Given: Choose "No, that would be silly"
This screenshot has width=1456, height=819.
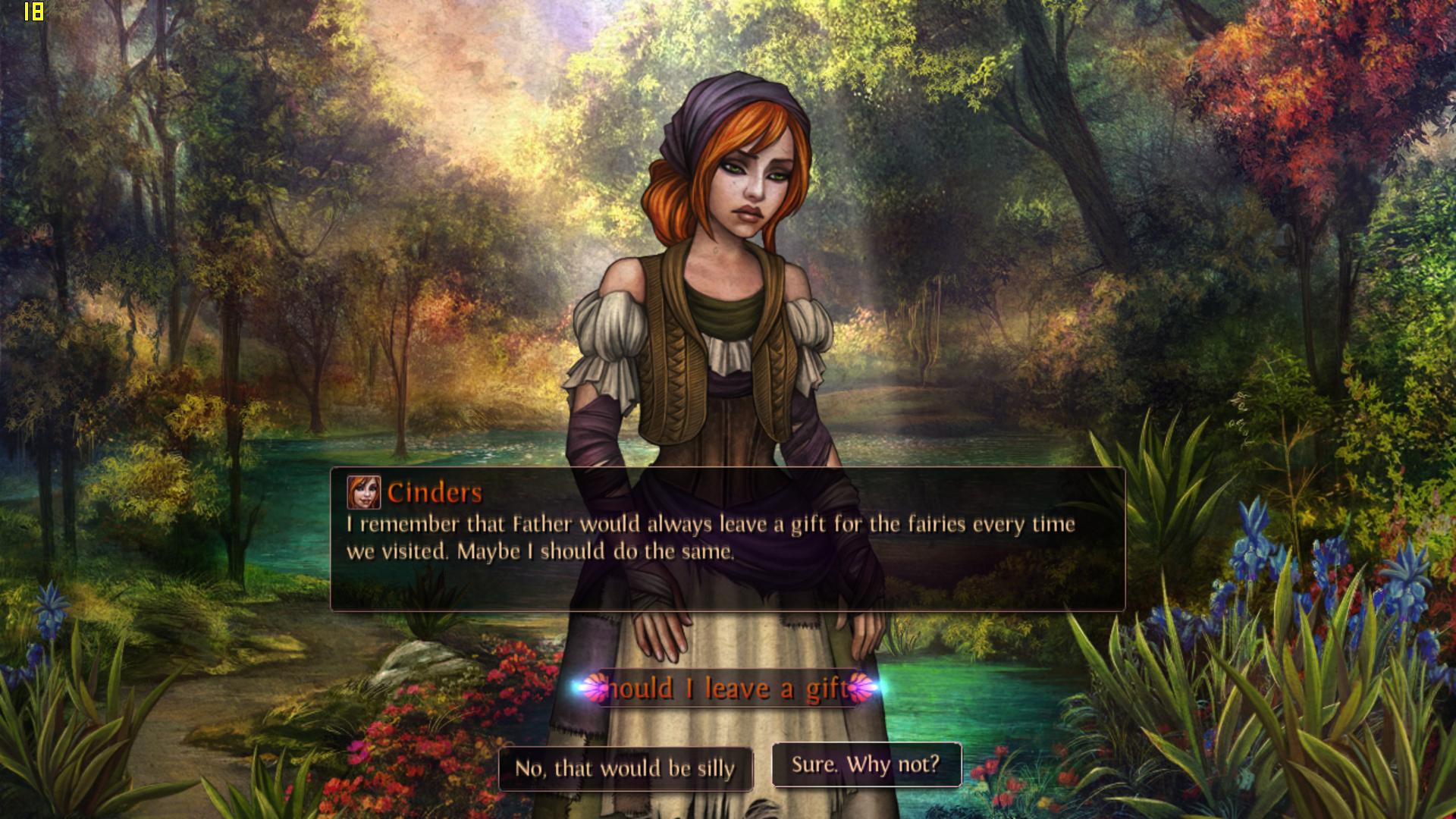Looking at the screenshot, I should click(x=626, y=769).
